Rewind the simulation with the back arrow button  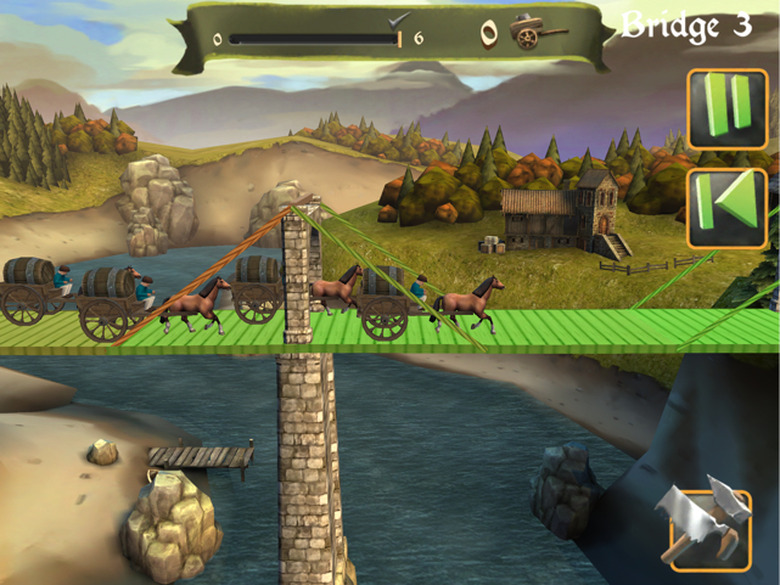click(727, 208)
